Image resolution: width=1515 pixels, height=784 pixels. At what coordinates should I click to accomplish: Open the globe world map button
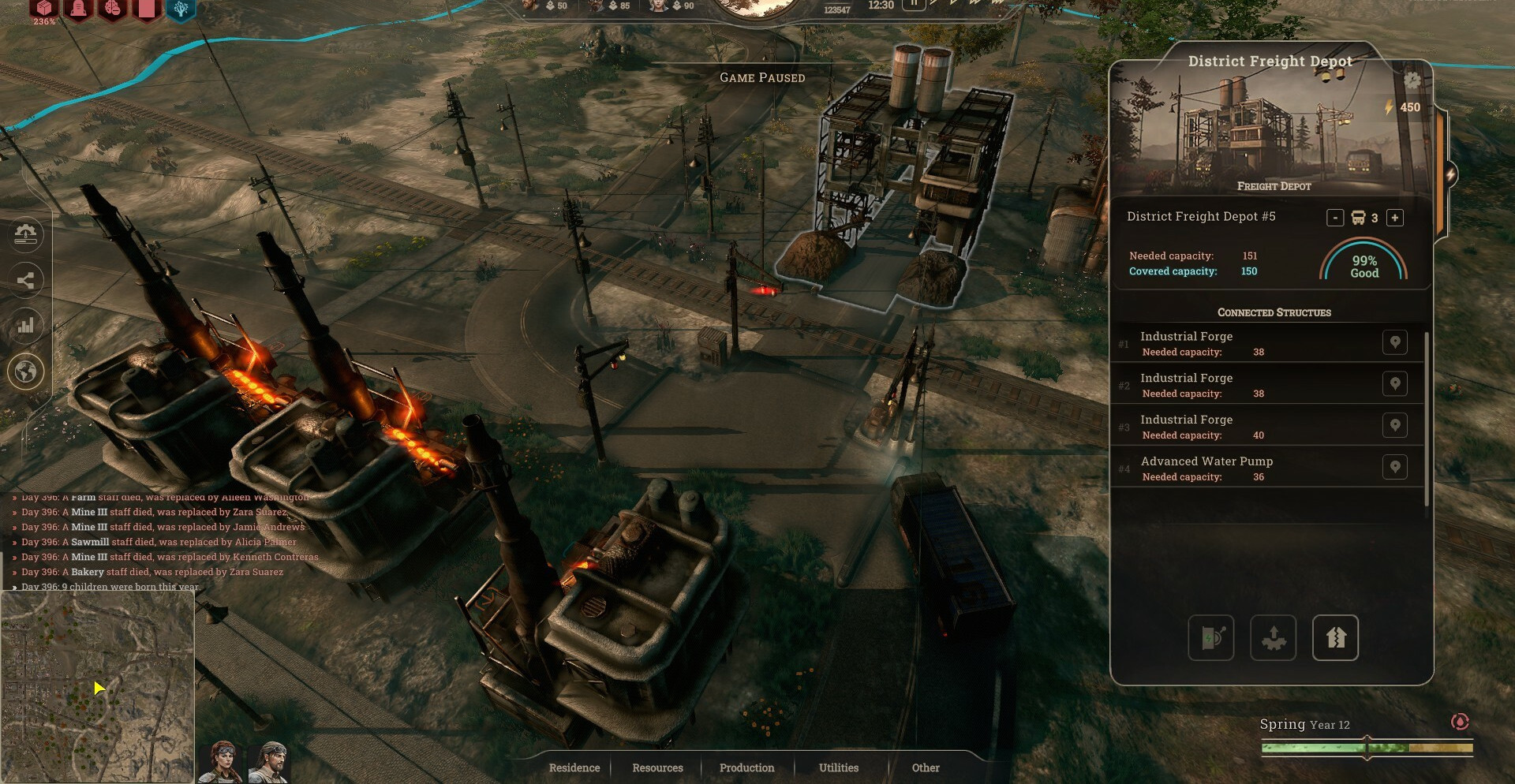(x=25, y=371)
